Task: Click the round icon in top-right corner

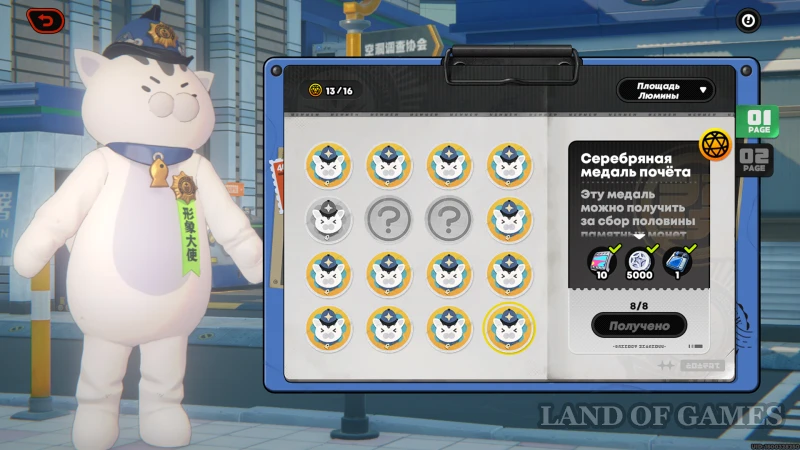Action: 747,20
